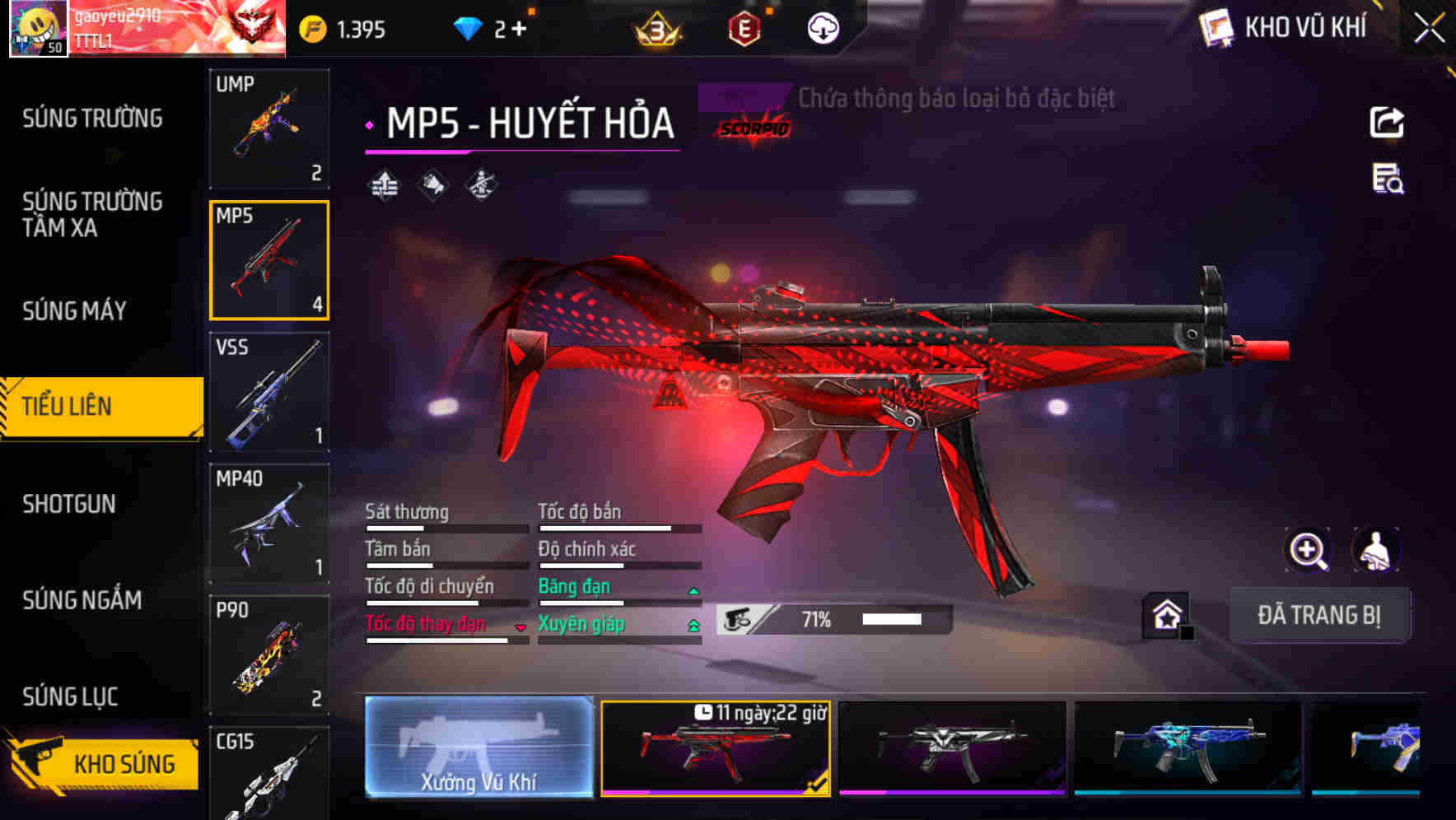Open the weapon skill icon below MP5 title
The height and width of the screenshot is (820, 1456).
point(480,184)
